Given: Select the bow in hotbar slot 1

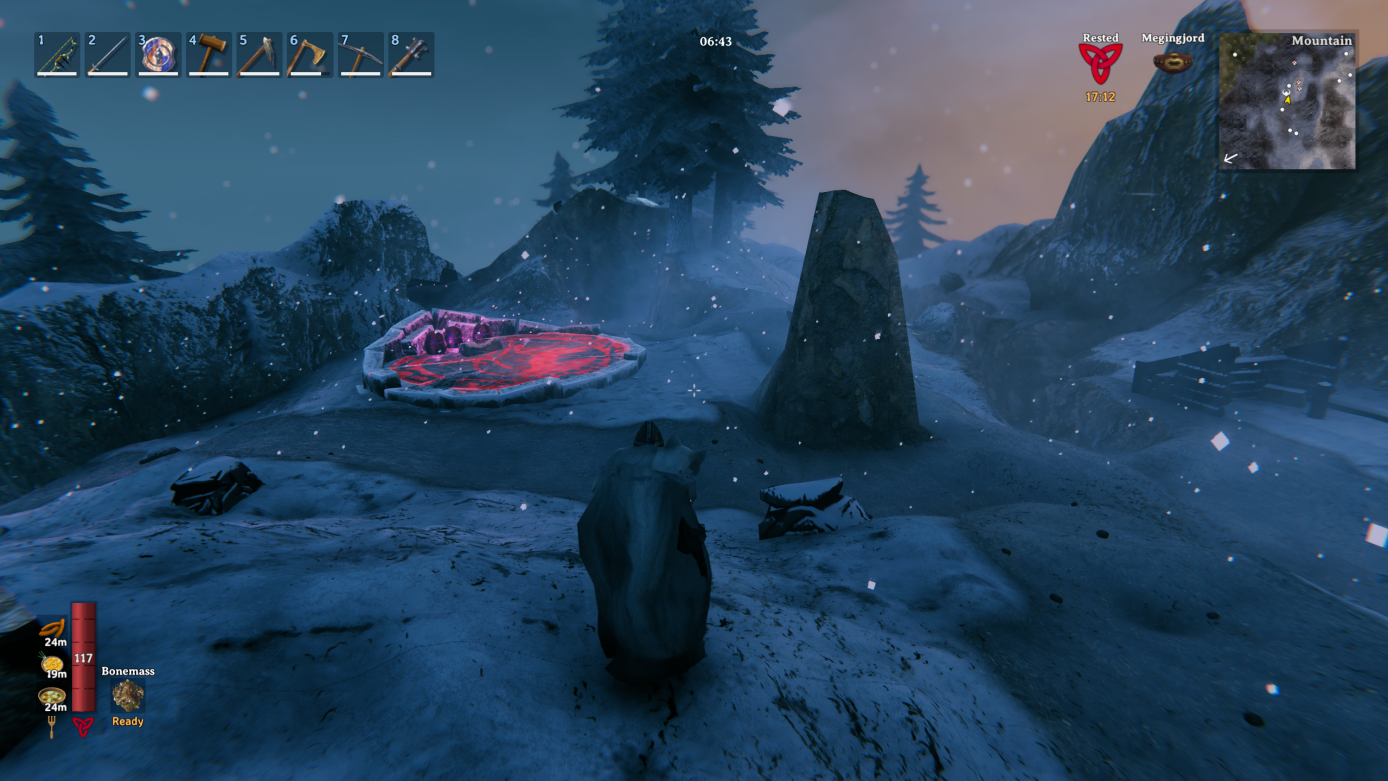Looking at the screenshot, I should tap(57, 53).
